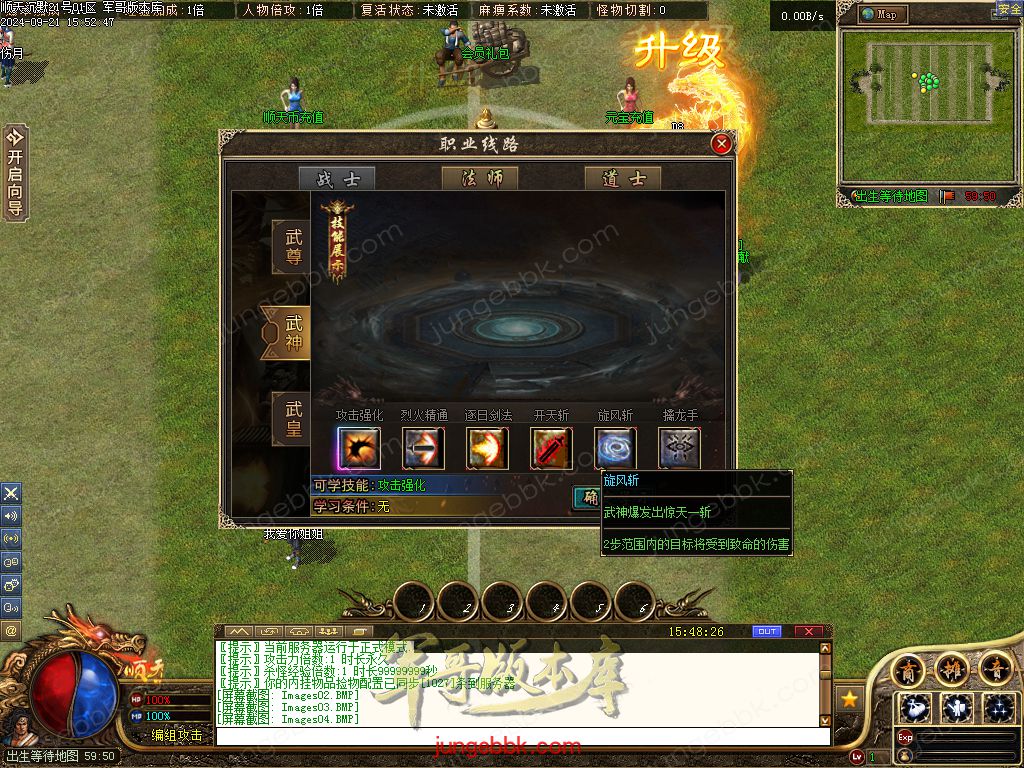
Task: Choose the 开天斩 skill icon
Action: [551, 448]
